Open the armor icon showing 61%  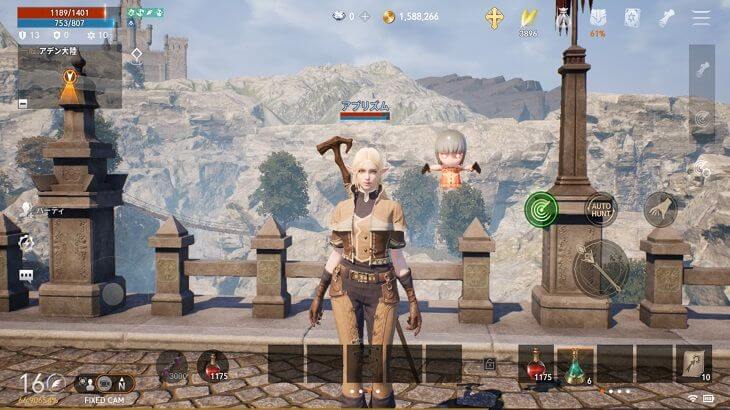pyautogui.click(x=598, y=17)
